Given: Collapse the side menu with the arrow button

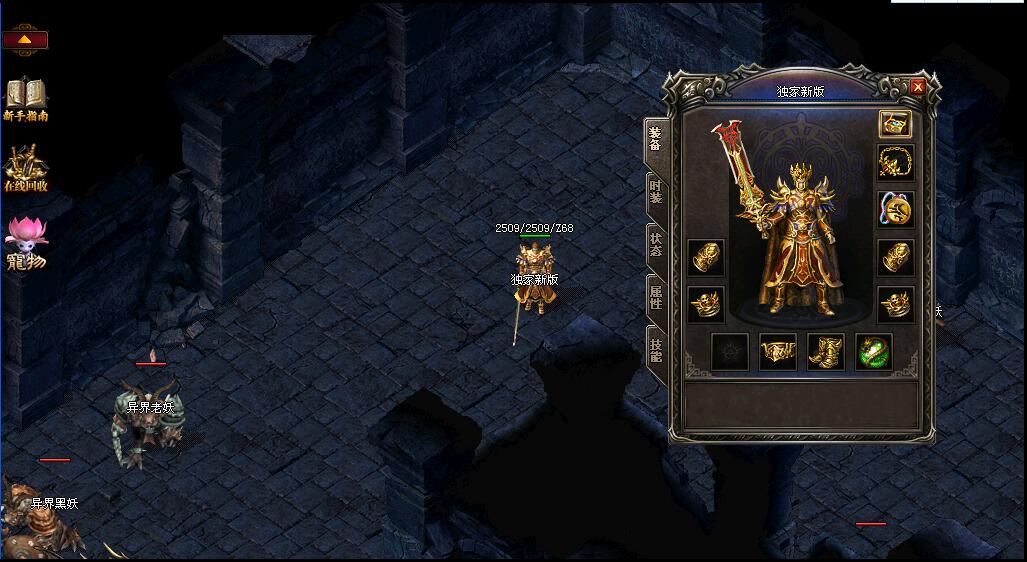Looking at the screenshot, I should (x=25, y=41).
